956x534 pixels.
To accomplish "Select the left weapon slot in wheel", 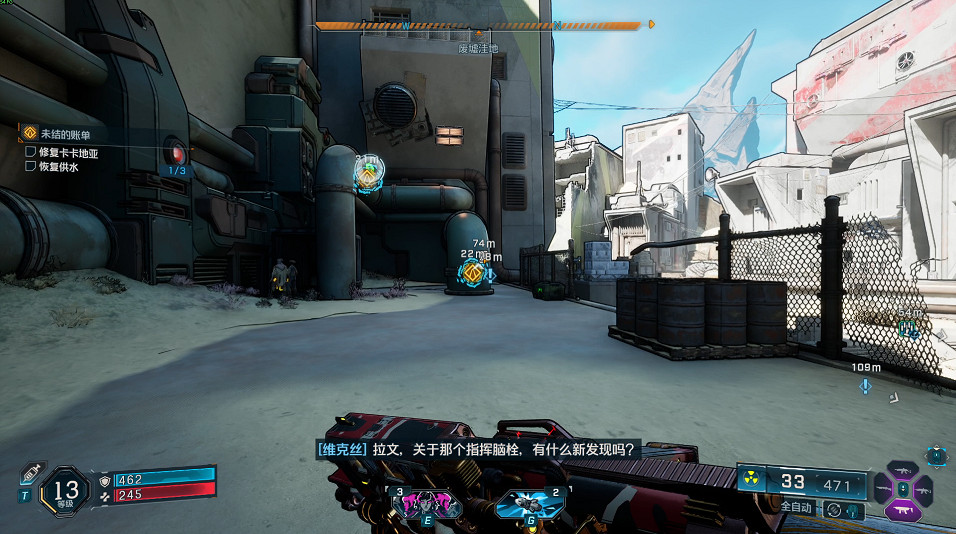I will (884, 489).
